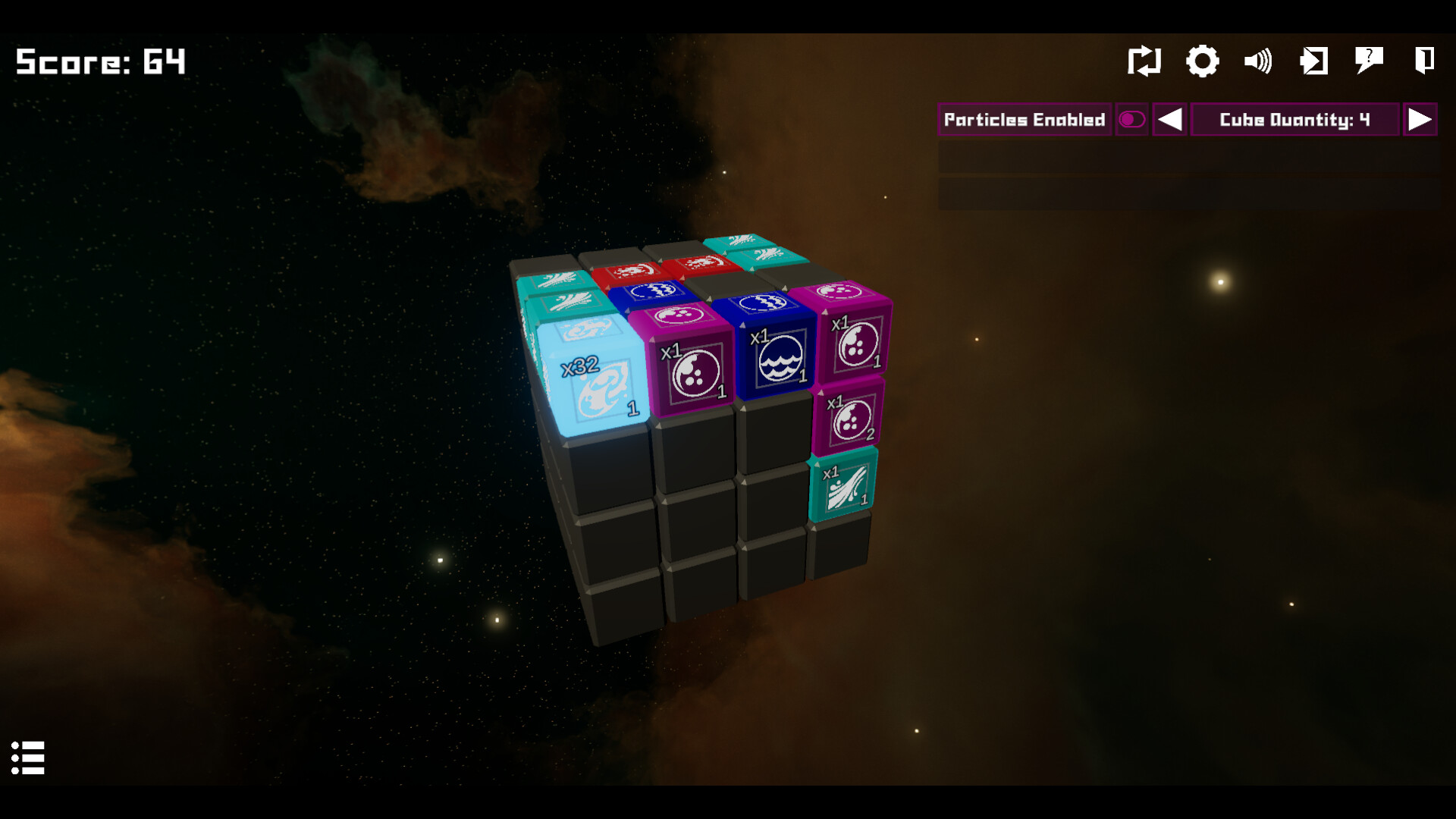Decrease Cube Quantity with left arrow
Viewport: 1456px width, 819px height.
coord(1169,119)
